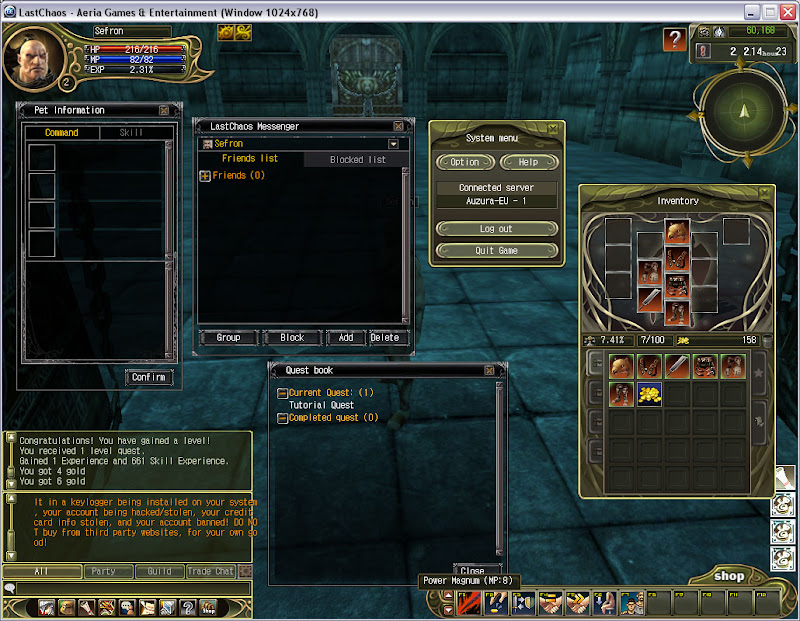The width and height of the screenshot is (800, 621).
Task: Click the Block button in Messenger
Action: pyautogui.click(x=292, y=338)
